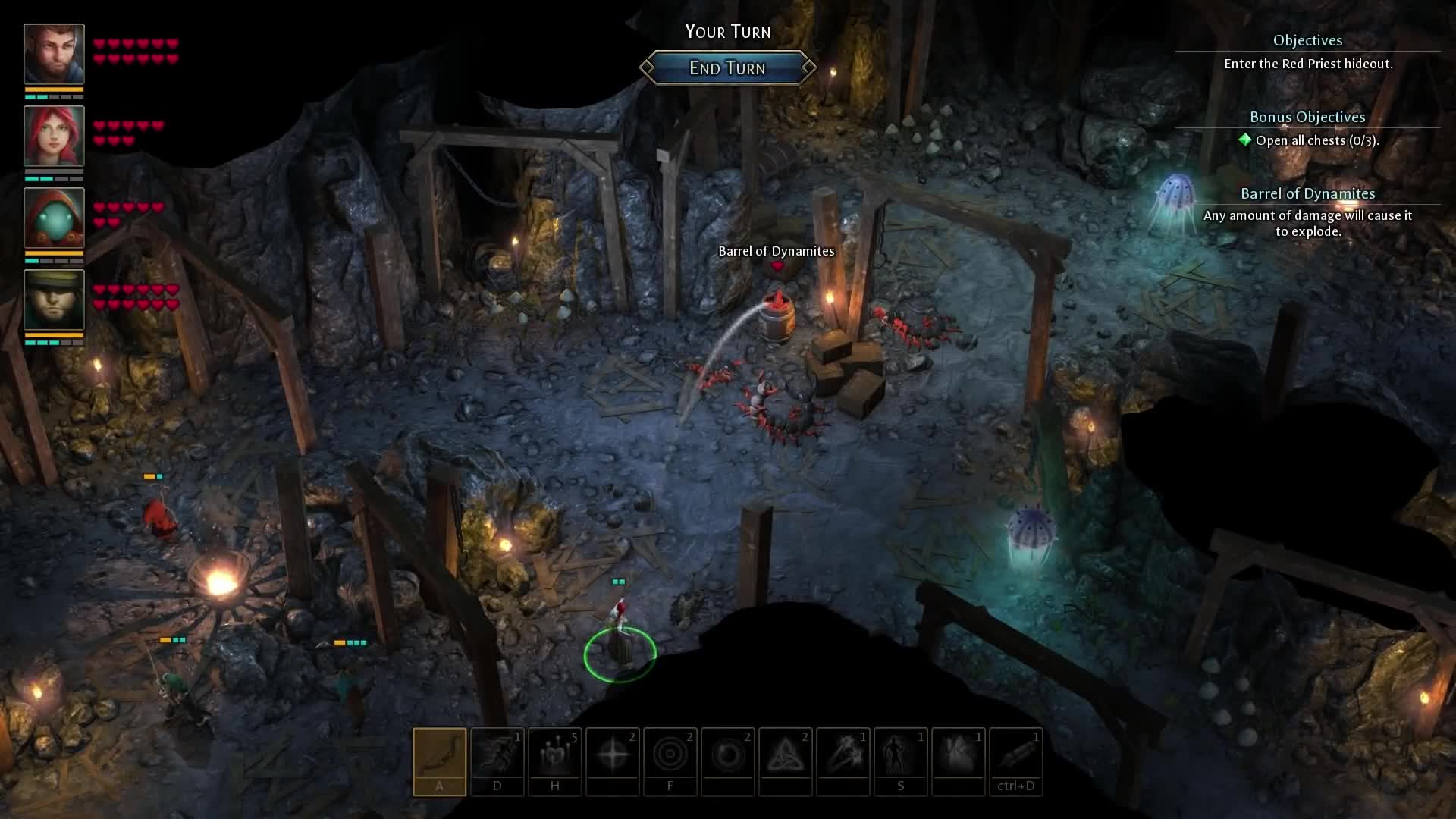Click the Bonus Objectives section header
This screenshot has height=819, width=1456.
tap(1307, 117)
